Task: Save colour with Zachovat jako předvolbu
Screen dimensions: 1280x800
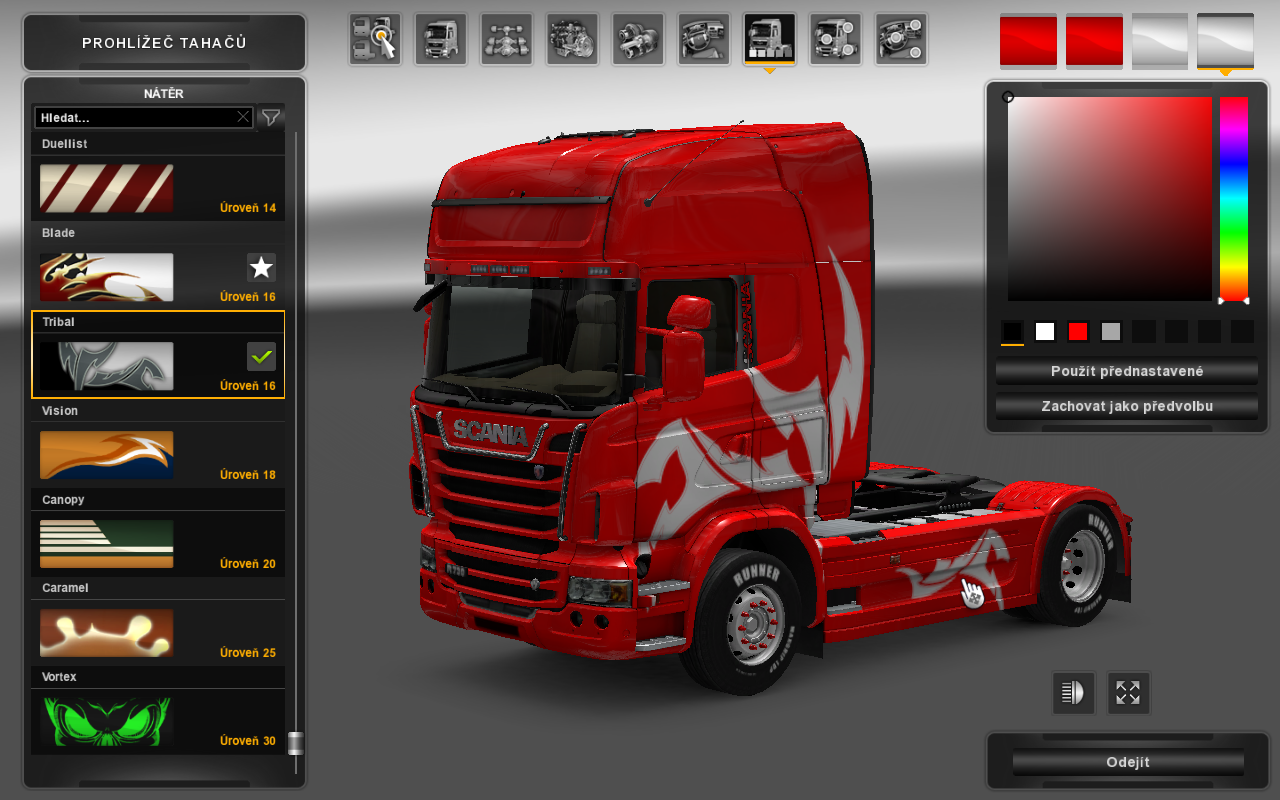Action: pyautogui.click(x=1127, y=407)
